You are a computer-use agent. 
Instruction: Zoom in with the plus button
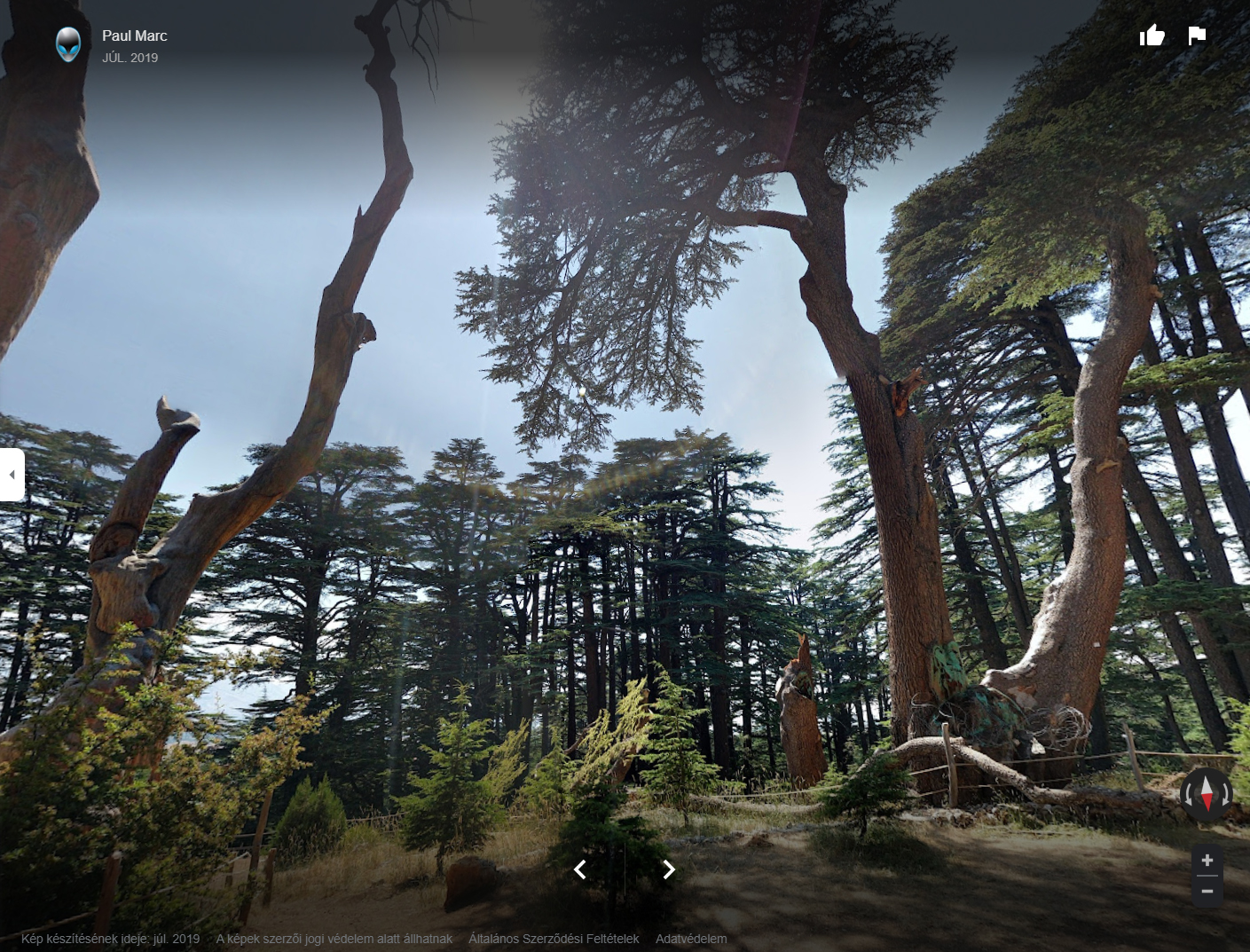[x=1207, y=860]
